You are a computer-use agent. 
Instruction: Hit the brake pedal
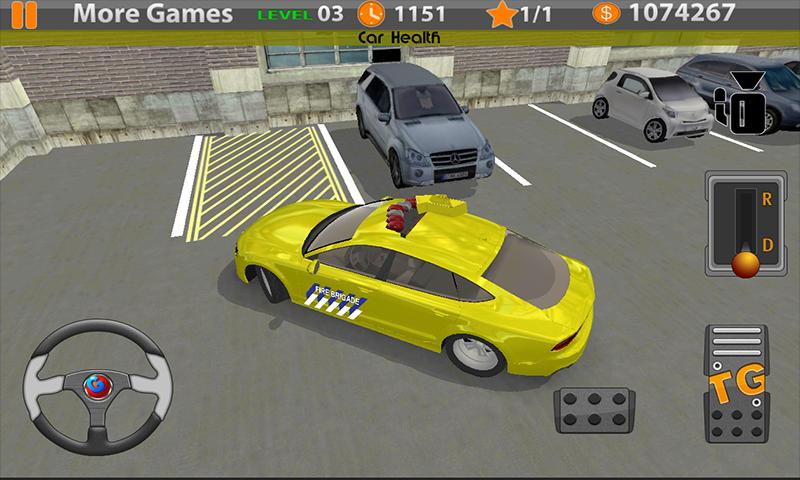tap(595, 410)
